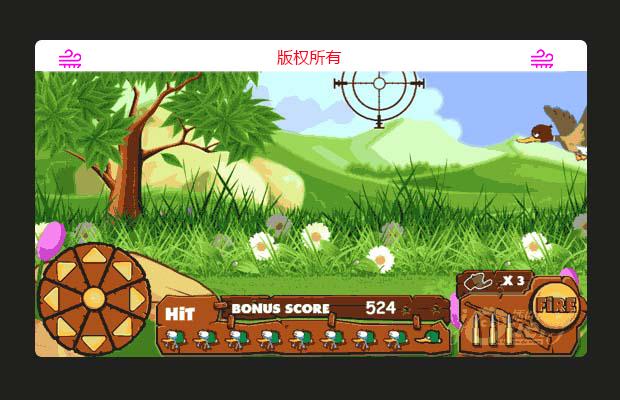This screenshot has height=400, width=620.
Task: Tap the up arrow on the wooden wheel
Action: [93, 256]
